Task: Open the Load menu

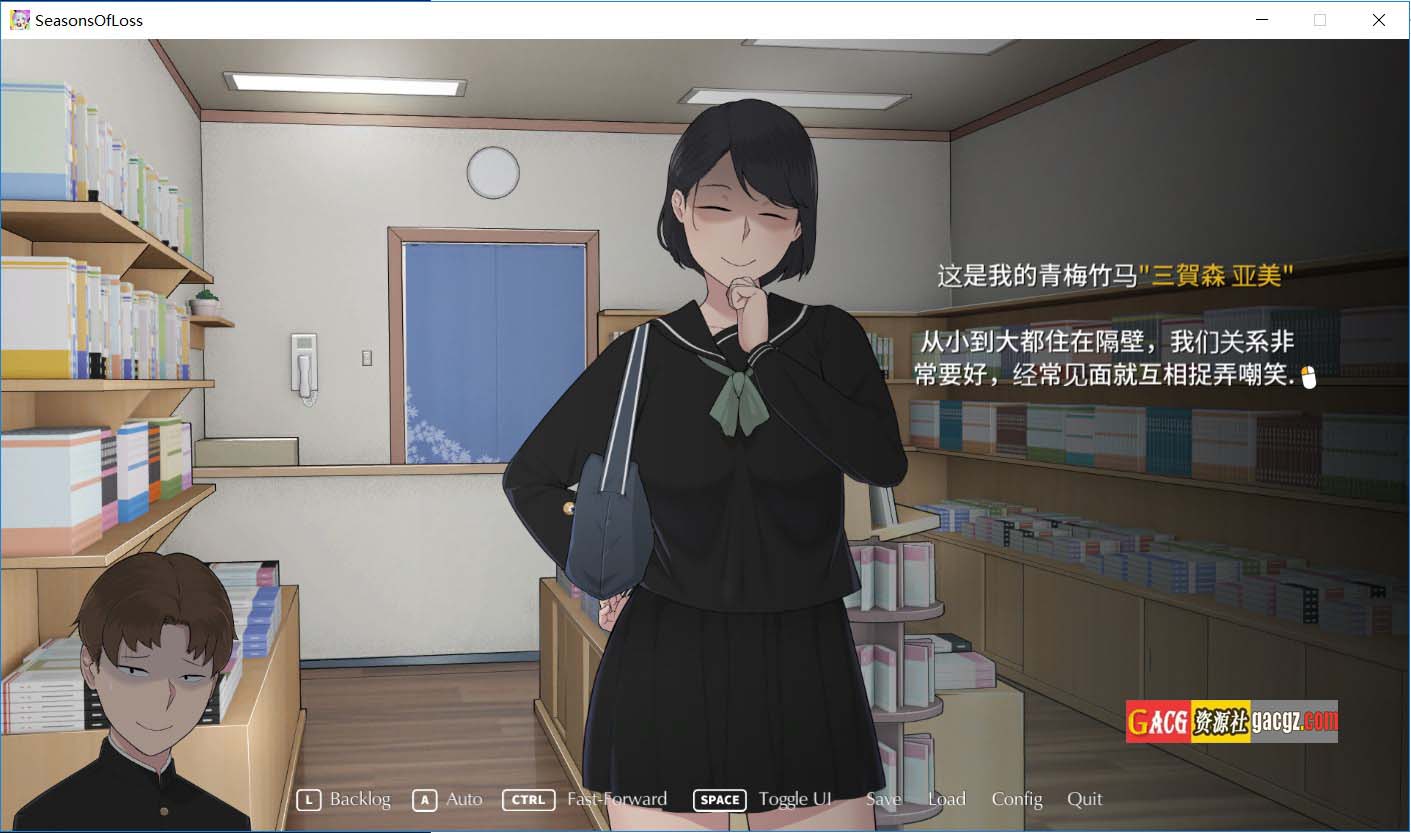Action: [946, 799]
